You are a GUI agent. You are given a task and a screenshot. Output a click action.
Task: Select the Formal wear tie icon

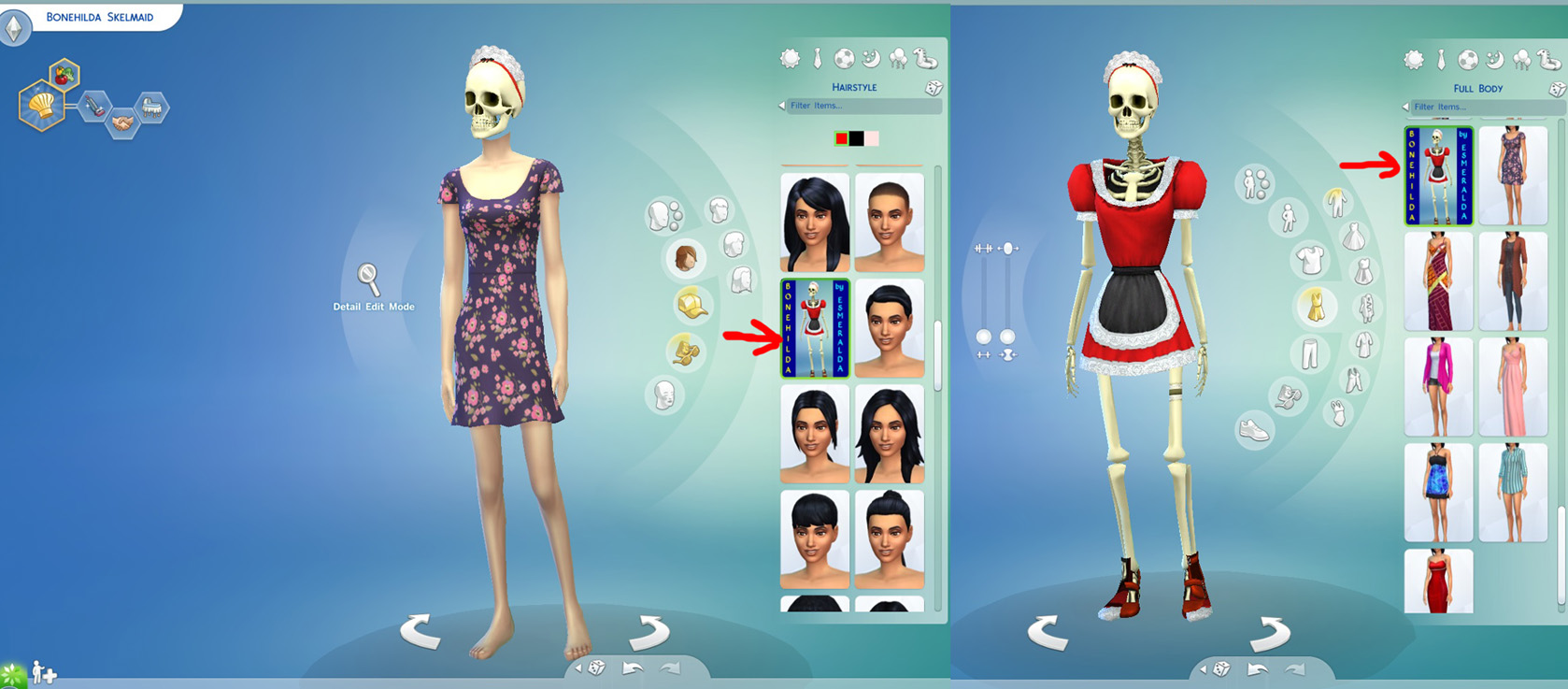[x=818, y=57]
